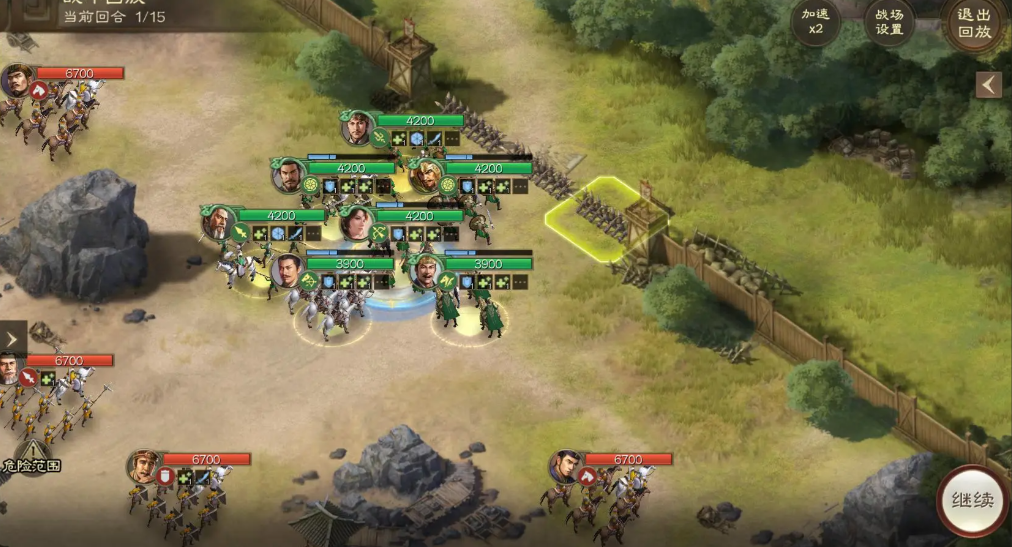Collapse the right side panel arrow
Image resolution: width=1012 pixels, height=547 pixels.
pyautogui.click(x=989, y=85)
